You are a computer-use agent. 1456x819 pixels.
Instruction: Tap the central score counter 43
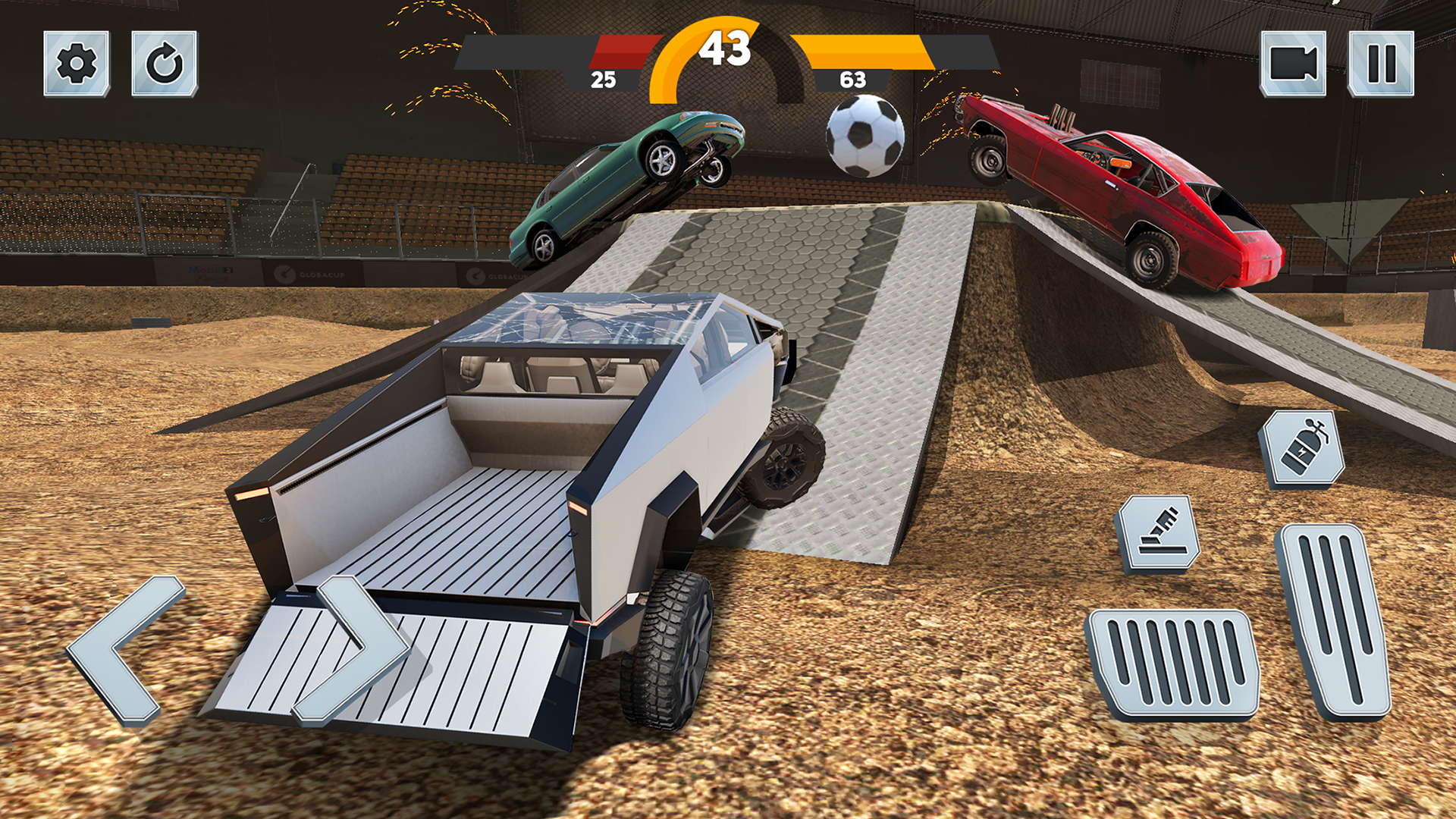[726, 47]
